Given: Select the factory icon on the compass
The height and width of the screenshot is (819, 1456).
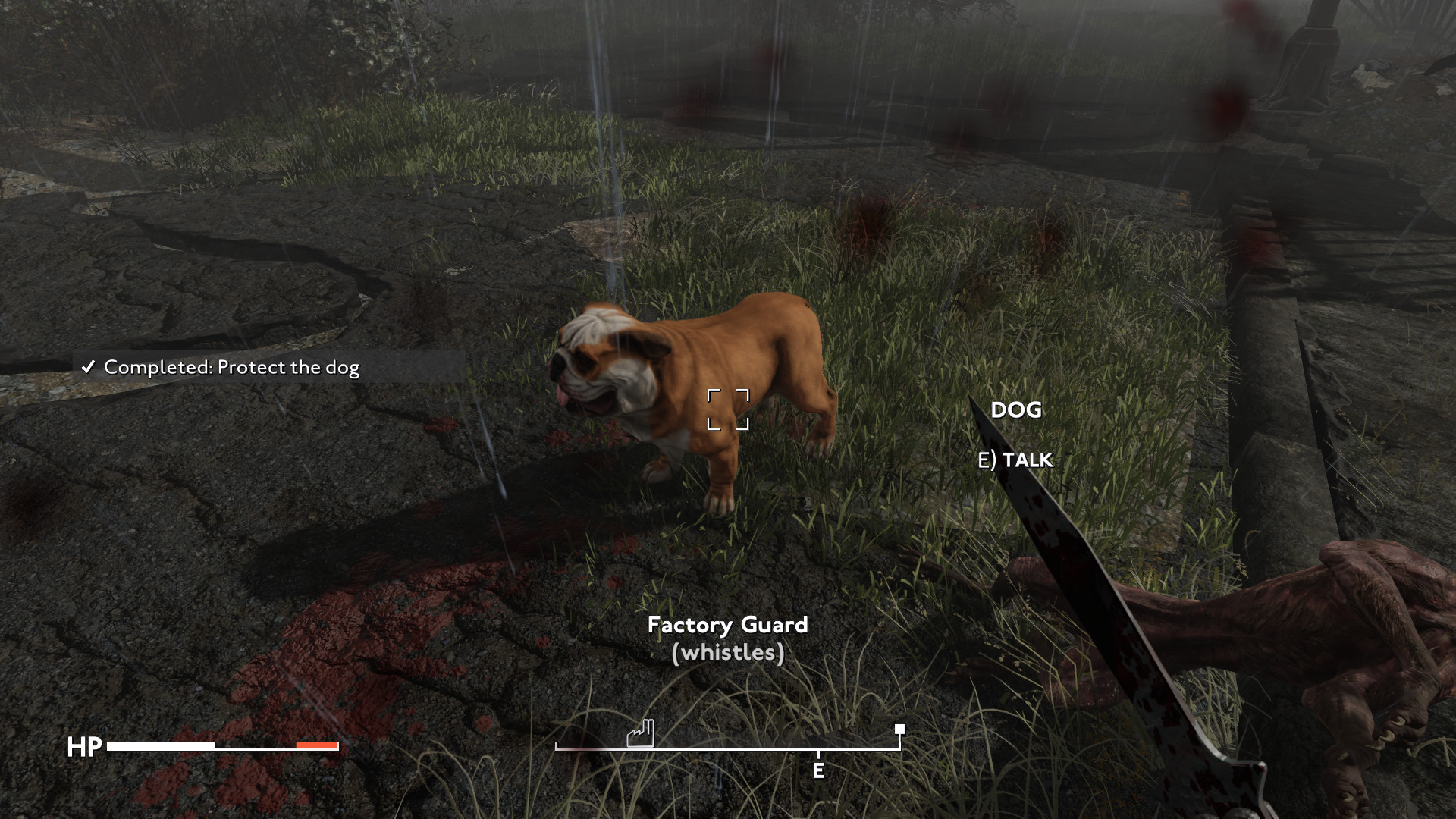Looking at the screenshot, I should click(640, 733).
